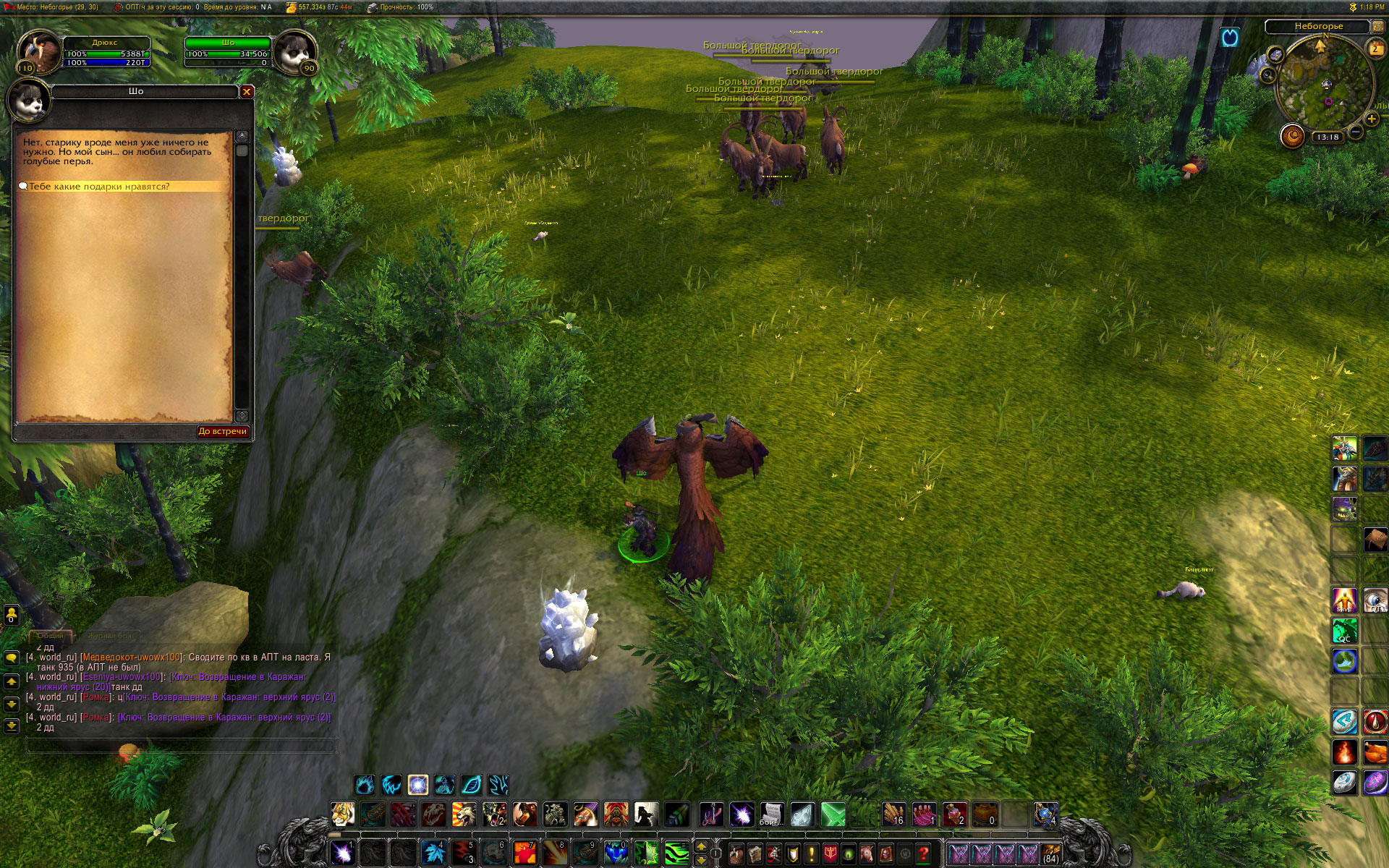
Task: Click the До встречи goodbye button
Action: (x=223, y=431)
